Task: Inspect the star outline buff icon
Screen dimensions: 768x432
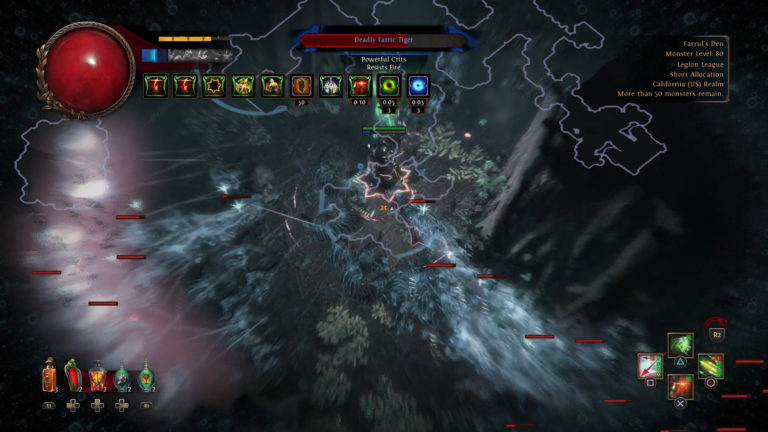Action: 214,86
